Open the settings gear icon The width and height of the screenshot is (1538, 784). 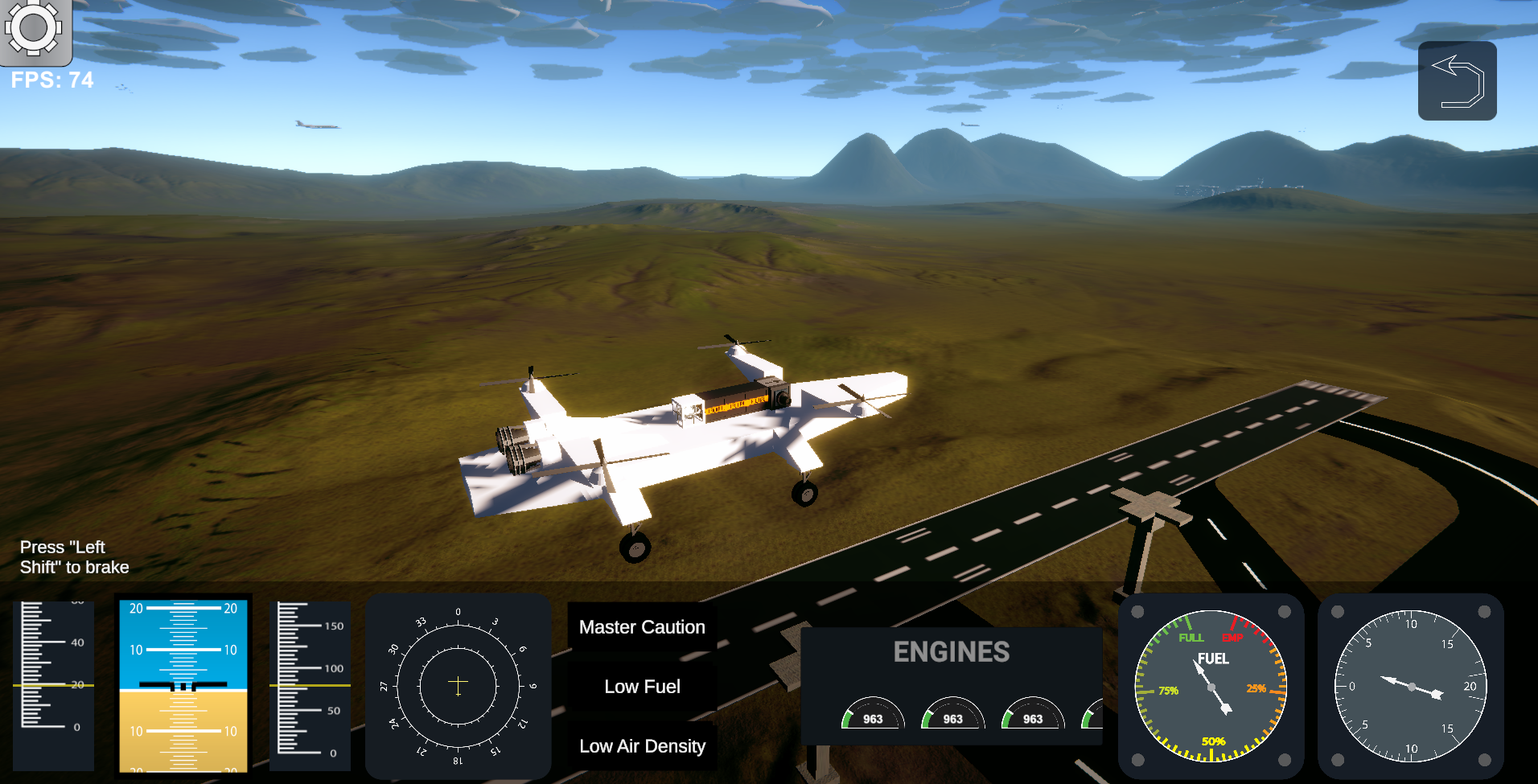click(33, 31)
